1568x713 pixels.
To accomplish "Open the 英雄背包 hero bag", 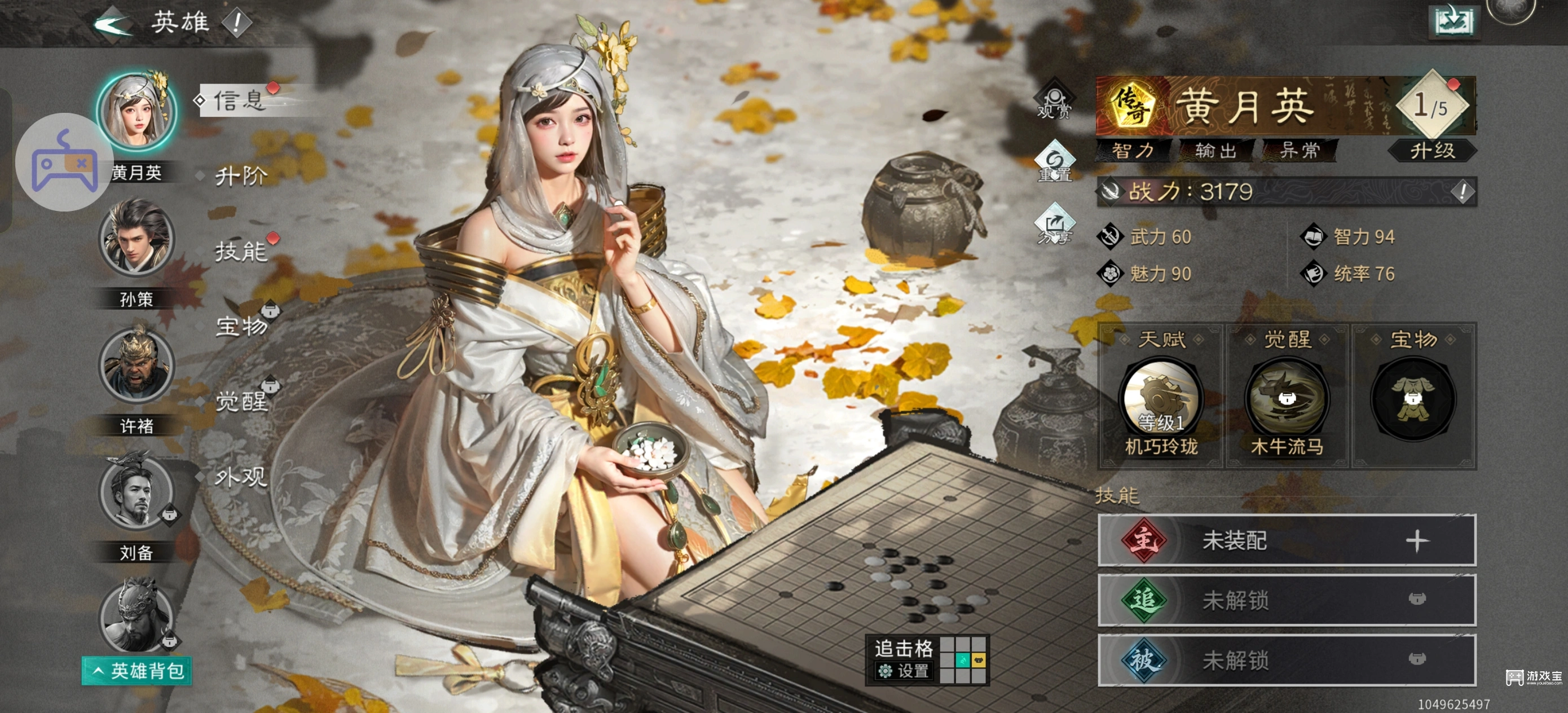I will tap(138, 671).
